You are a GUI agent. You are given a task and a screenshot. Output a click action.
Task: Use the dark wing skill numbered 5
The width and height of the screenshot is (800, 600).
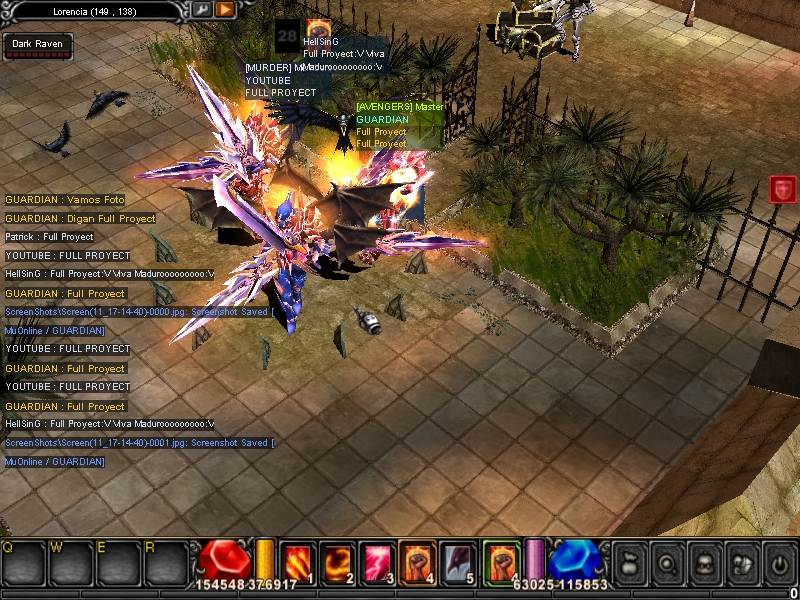pos(456,560)
